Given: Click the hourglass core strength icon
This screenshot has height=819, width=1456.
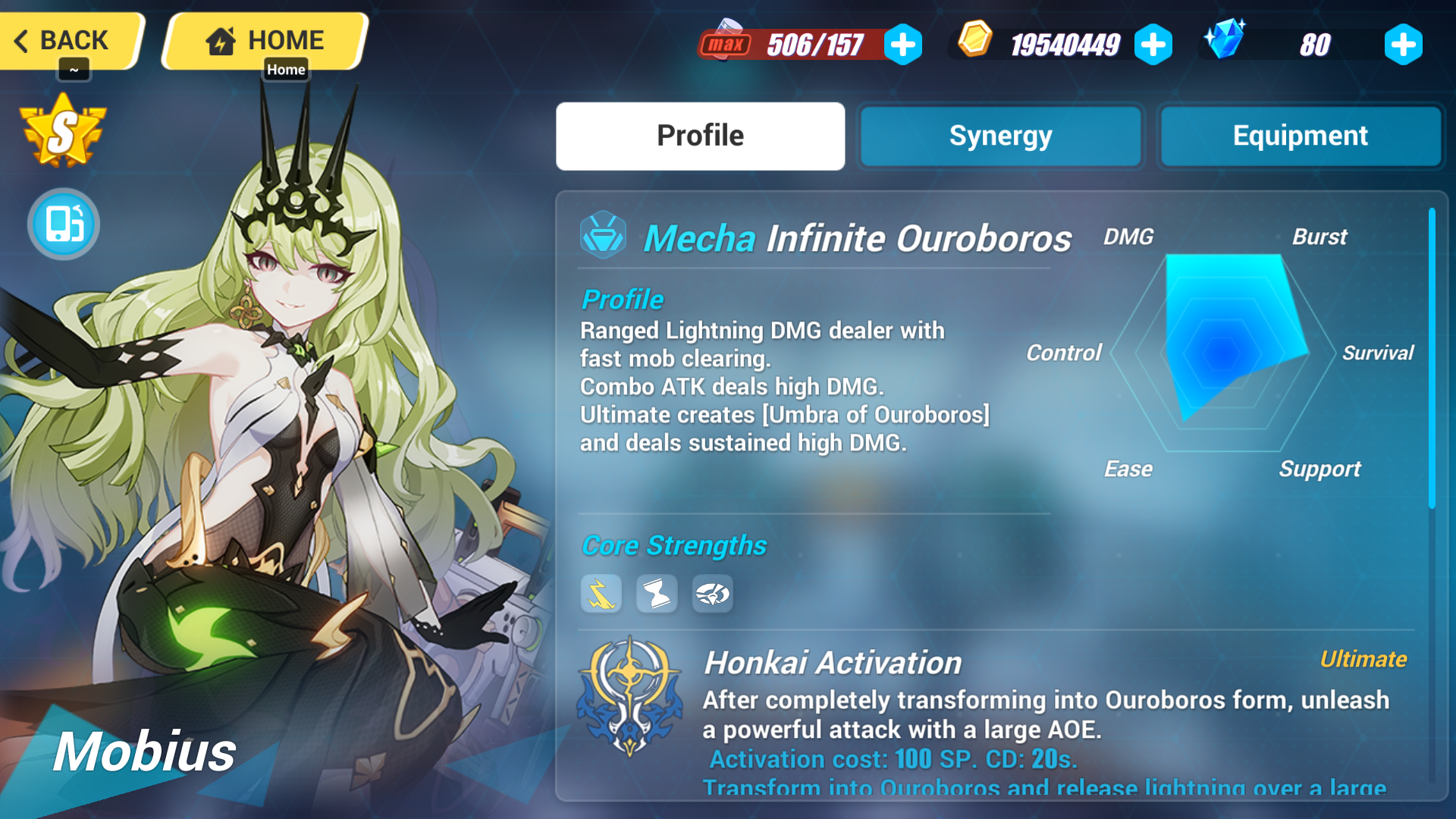Looking at the screenshot, I should click(656, 595).
